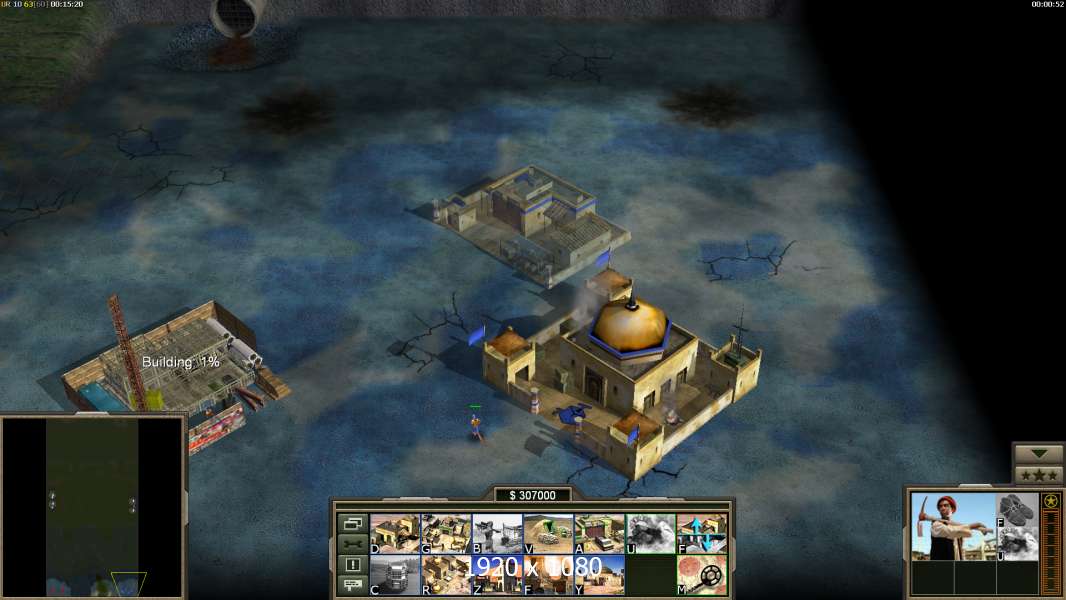Open the three-star General's powers button

point(1038,475)
